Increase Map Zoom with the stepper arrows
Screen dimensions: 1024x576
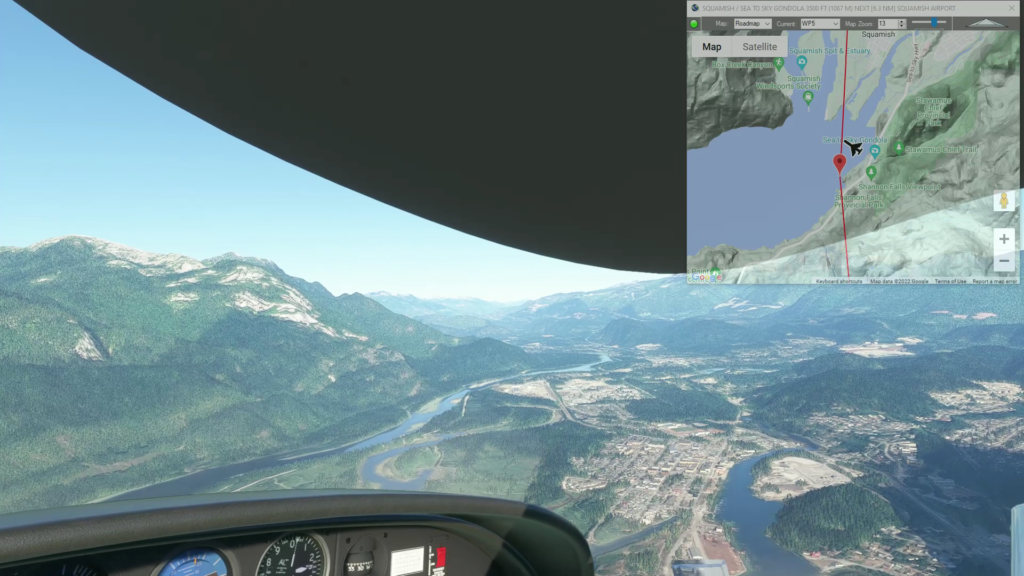(902, 21)
